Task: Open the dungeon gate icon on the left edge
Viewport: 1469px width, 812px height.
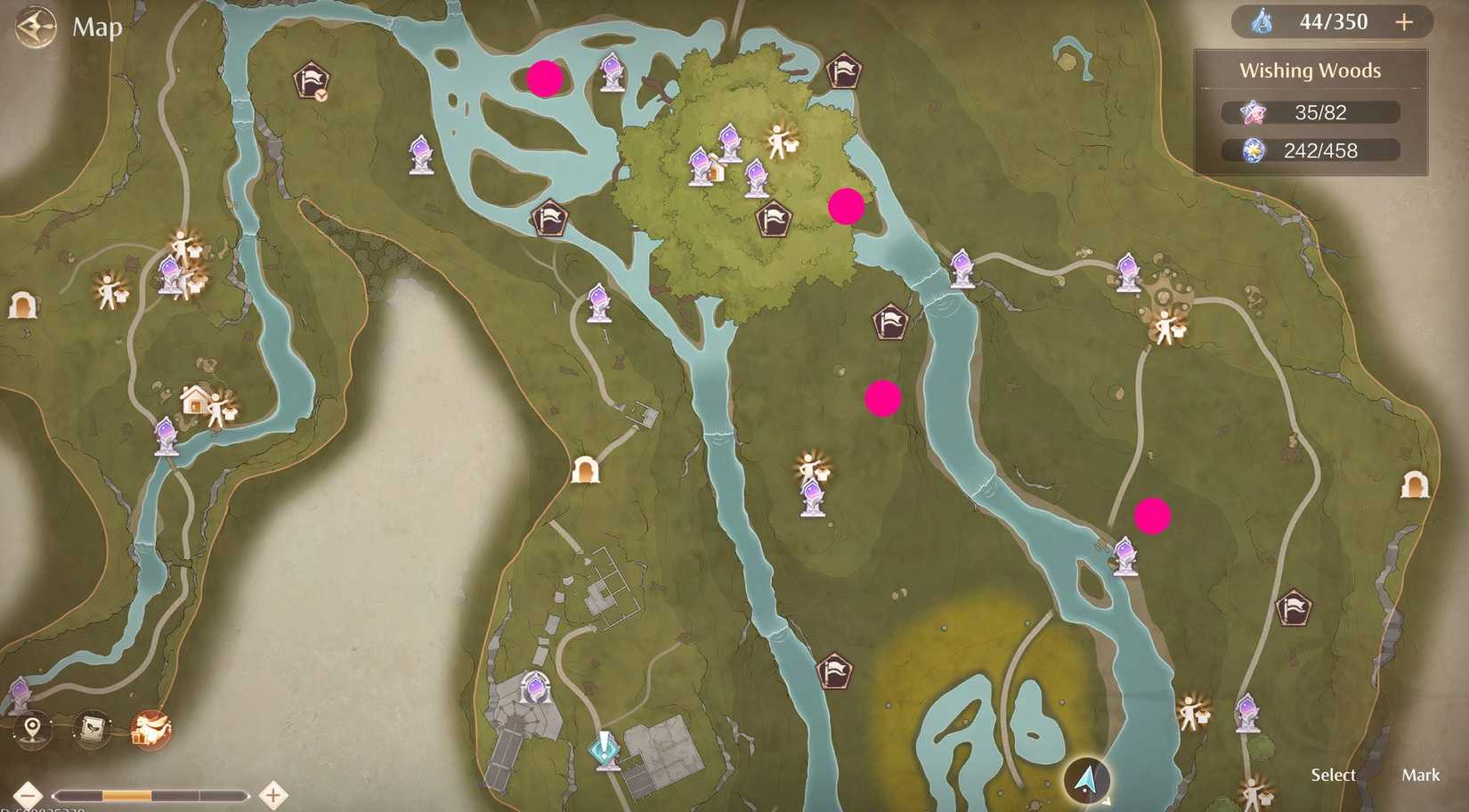Action: (22, 304)
